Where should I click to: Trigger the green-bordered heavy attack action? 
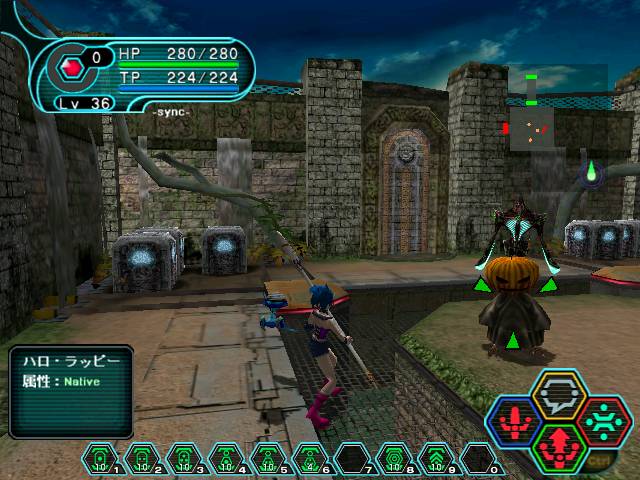pos(558,444)
